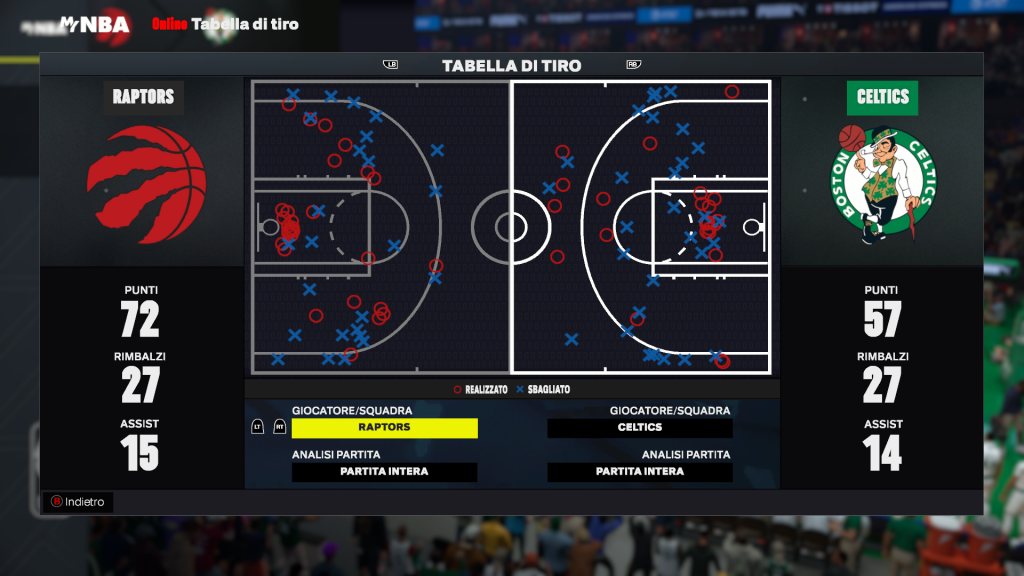The width and height of the screenshot is (1024, 576).
Task: Choose the Celtics player/team selector field
Action: [640, 427]
